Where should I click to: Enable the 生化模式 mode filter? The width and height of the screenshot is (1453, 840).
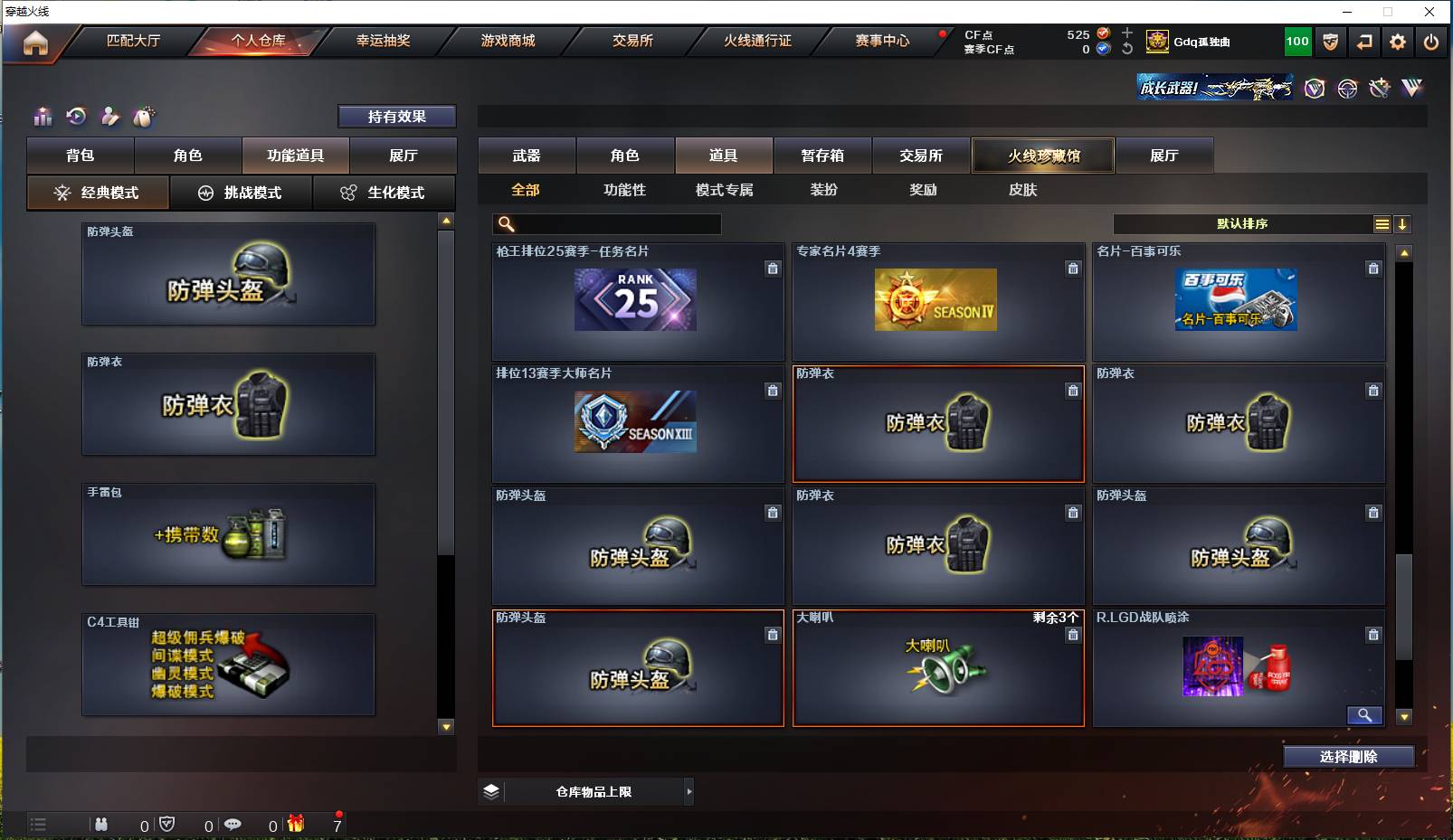click(x=385, y=193)
